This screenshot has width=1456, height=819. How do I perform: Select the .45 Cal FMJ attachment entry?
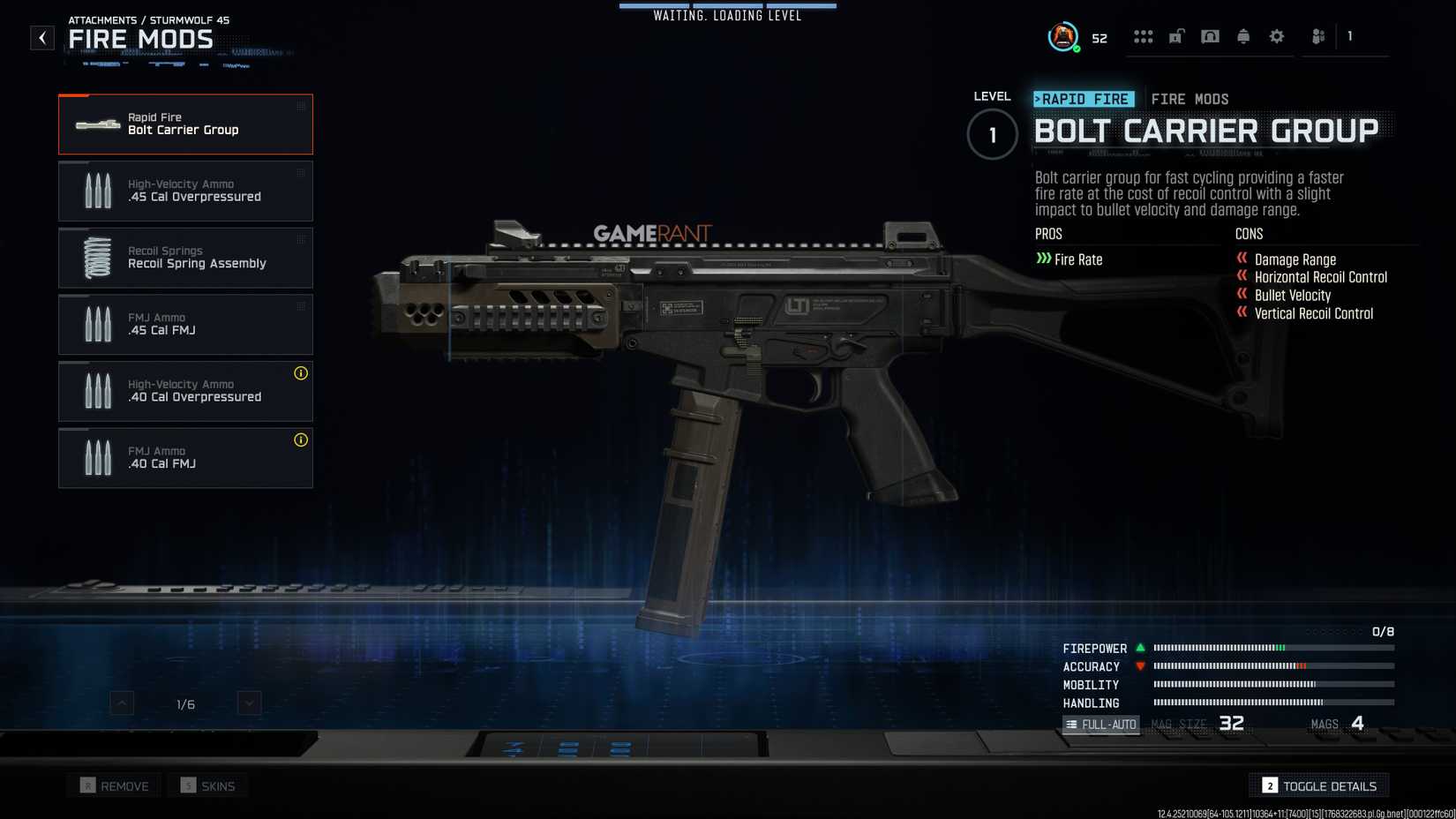185,324
